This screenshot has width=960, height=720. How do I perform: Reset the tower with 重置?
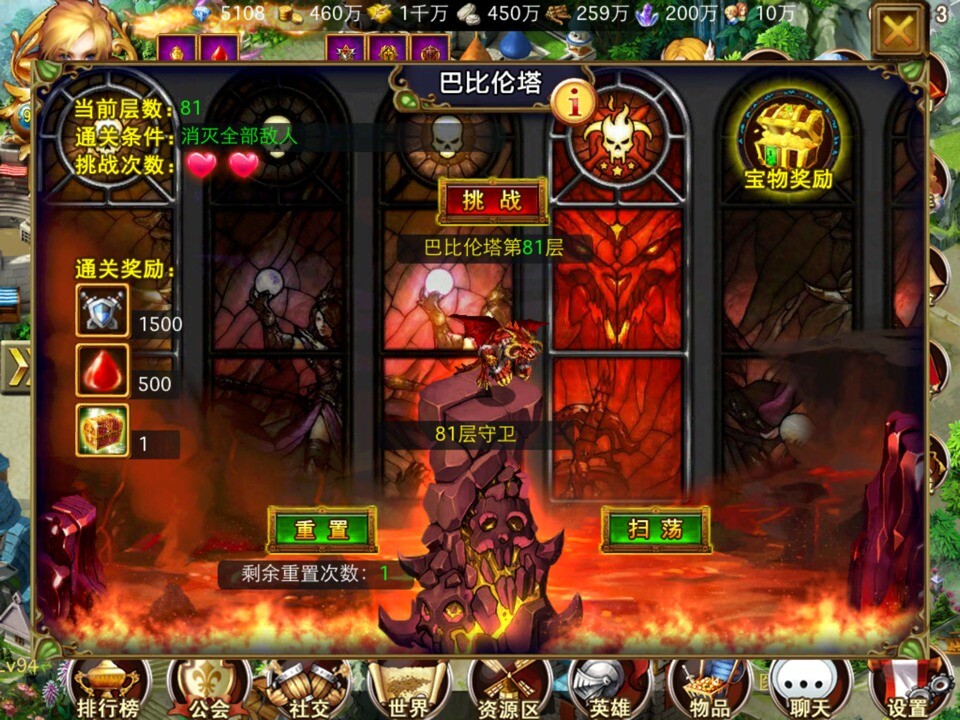click(x=321, y=529)
